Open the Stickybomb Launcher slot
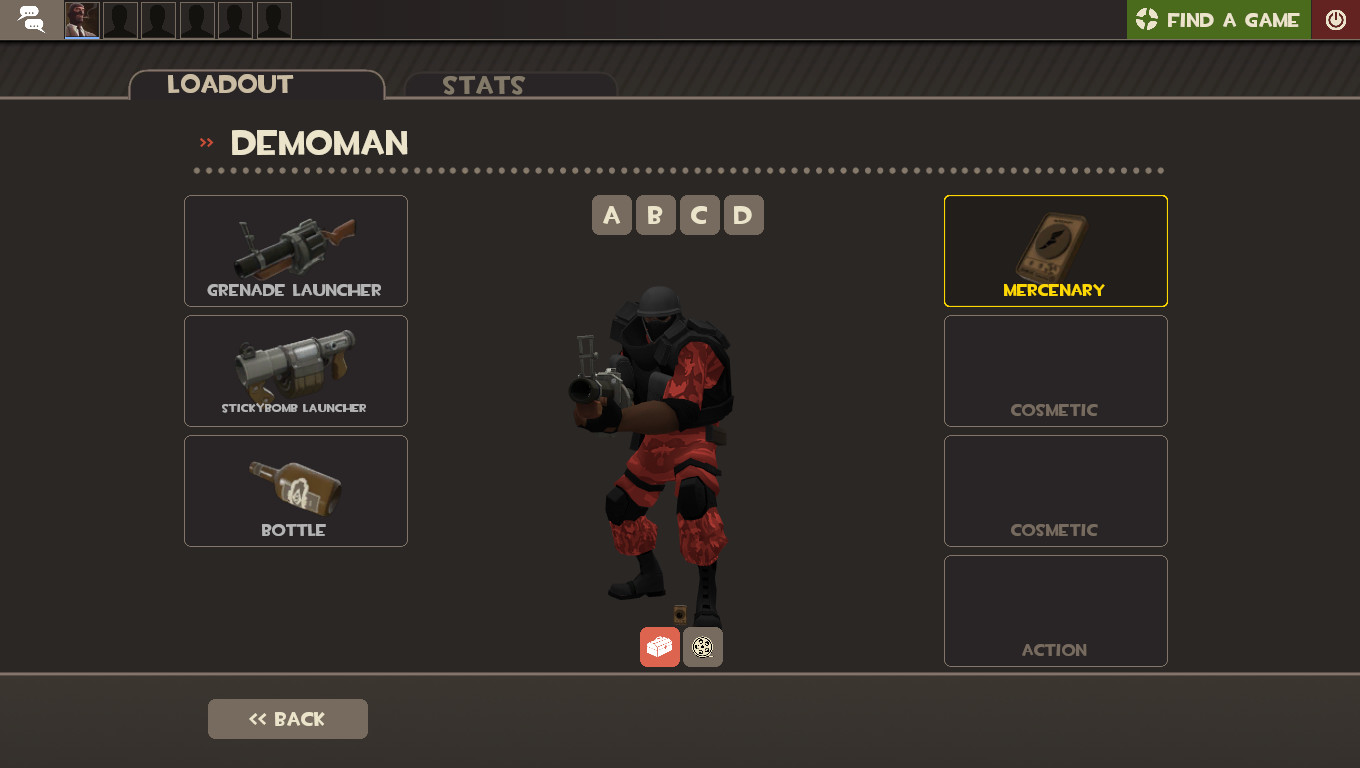This screenshot has width=1360, height=768. (x=295, y=370)
